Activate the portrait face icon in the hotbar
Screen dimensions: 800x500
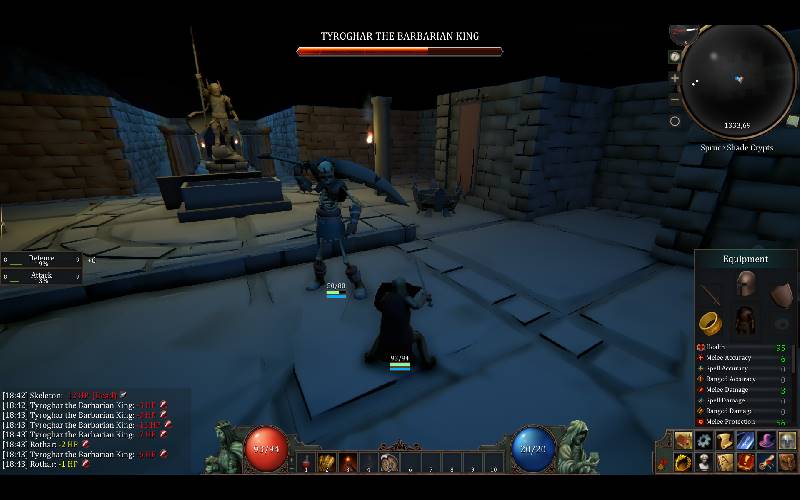(389, 462)
